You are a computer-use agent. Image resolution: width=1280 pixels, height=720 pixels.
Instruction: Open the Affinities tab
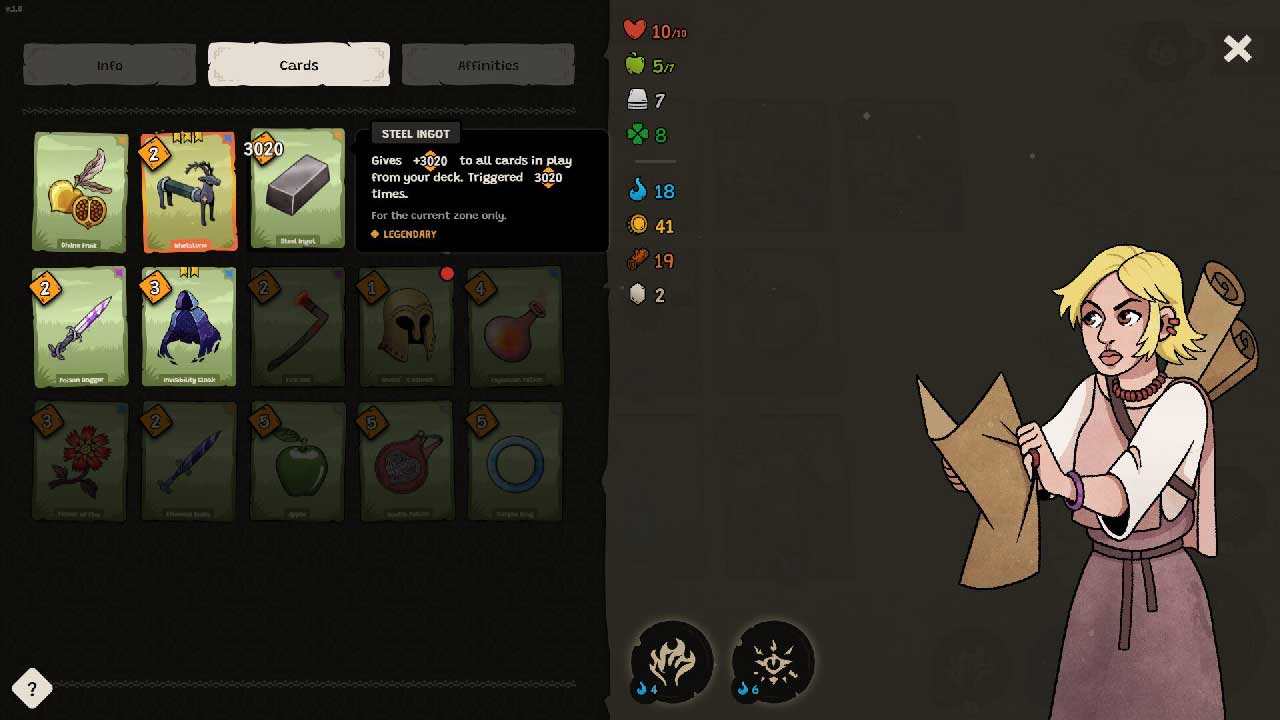pyautogui.click(x=488, y=65)
